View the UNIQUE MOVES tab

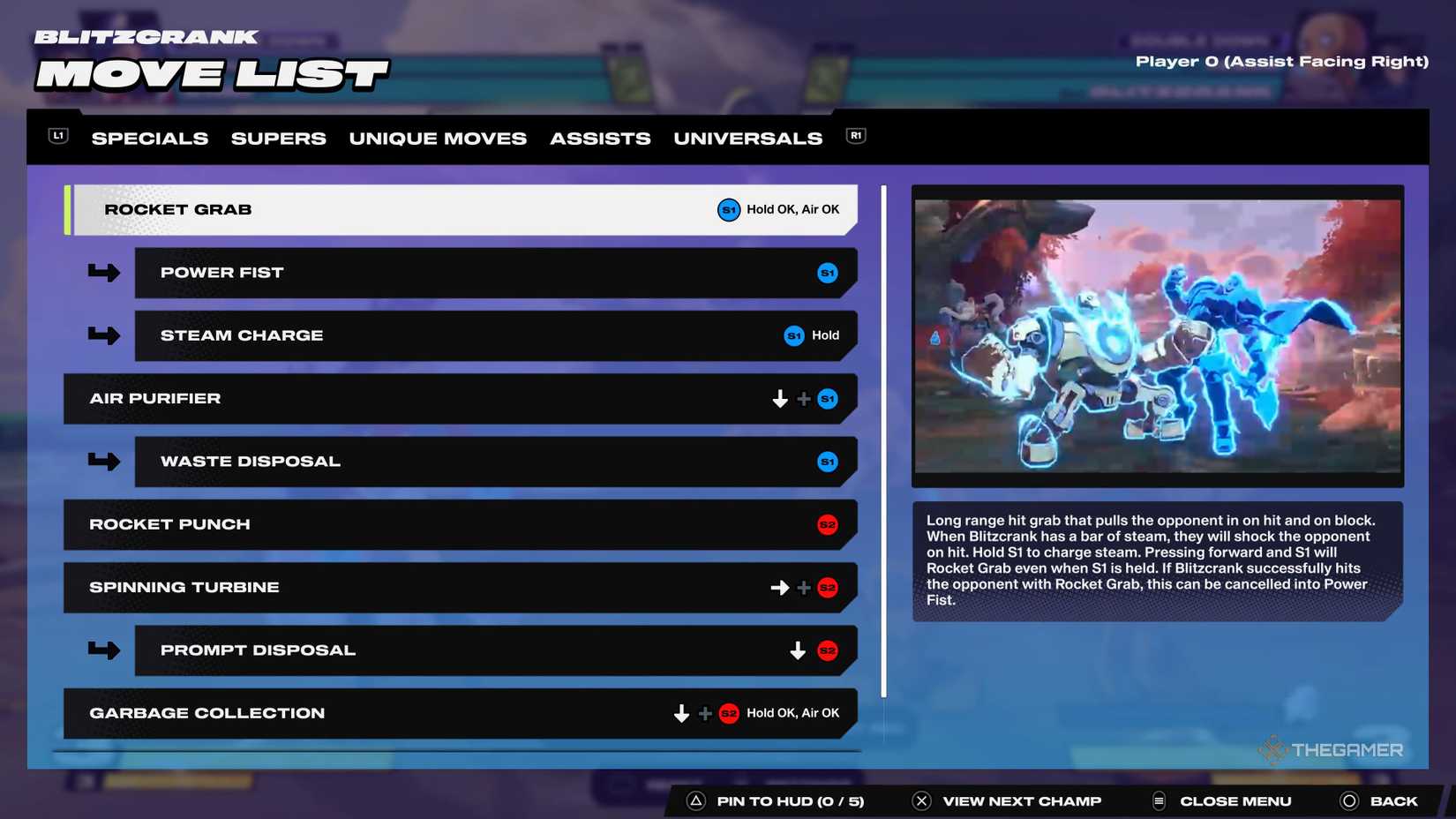(438, 138)
